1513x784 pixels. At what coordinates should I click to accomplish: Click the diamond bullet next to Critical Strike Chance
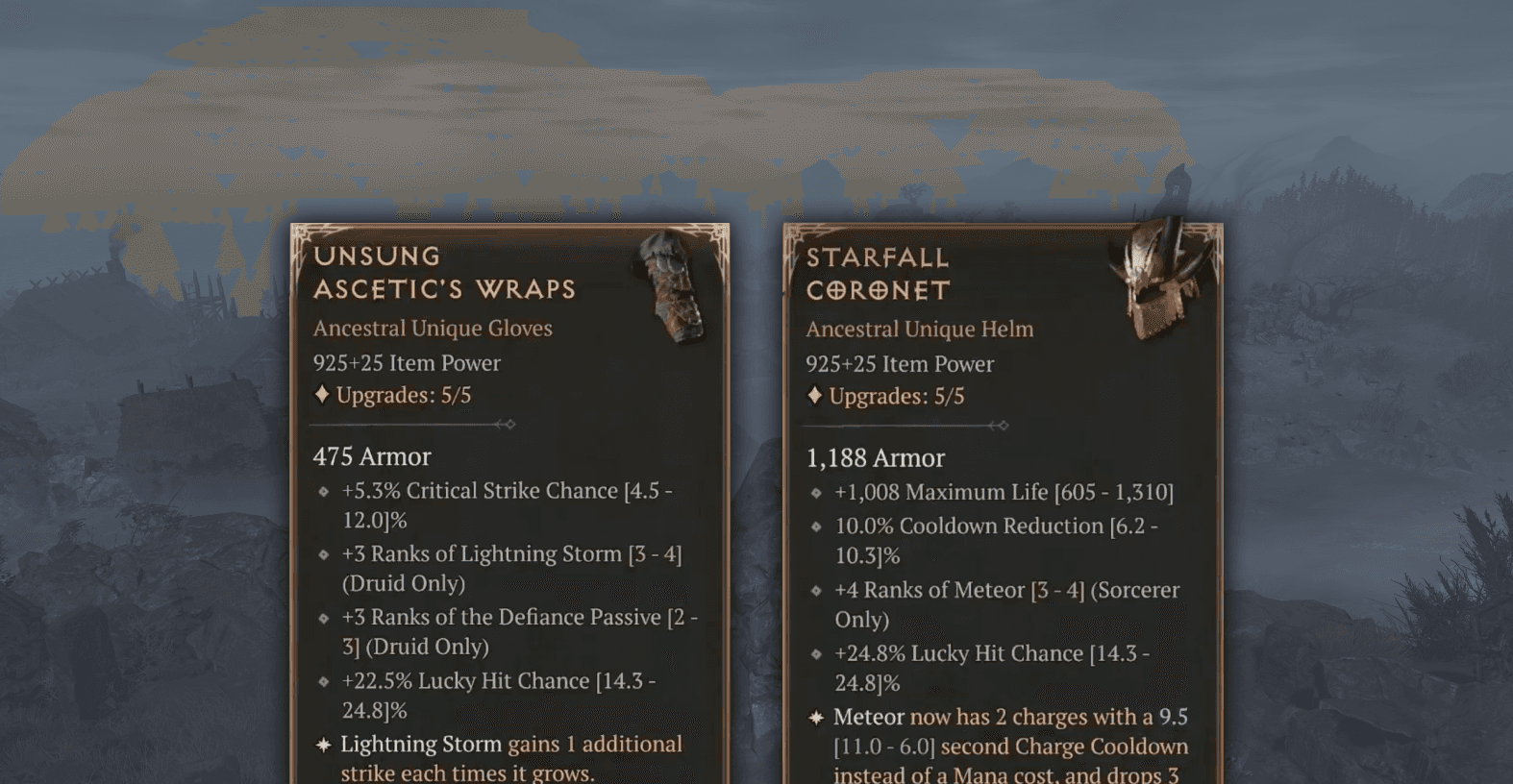(x=324, y=492)
